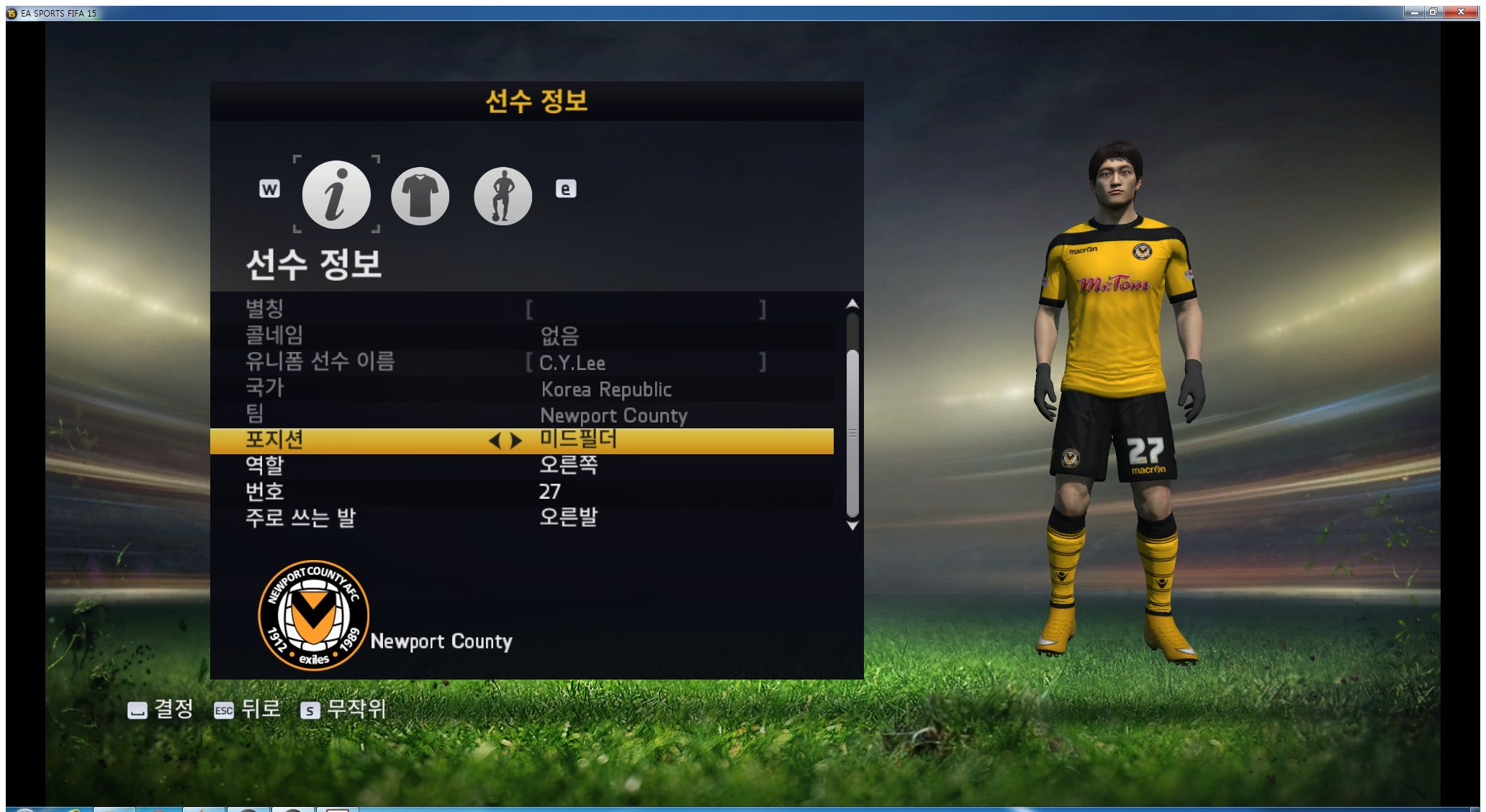Minimize the FIFA 15 window
Viewport: 1486px width, 812px height.
1415,12
